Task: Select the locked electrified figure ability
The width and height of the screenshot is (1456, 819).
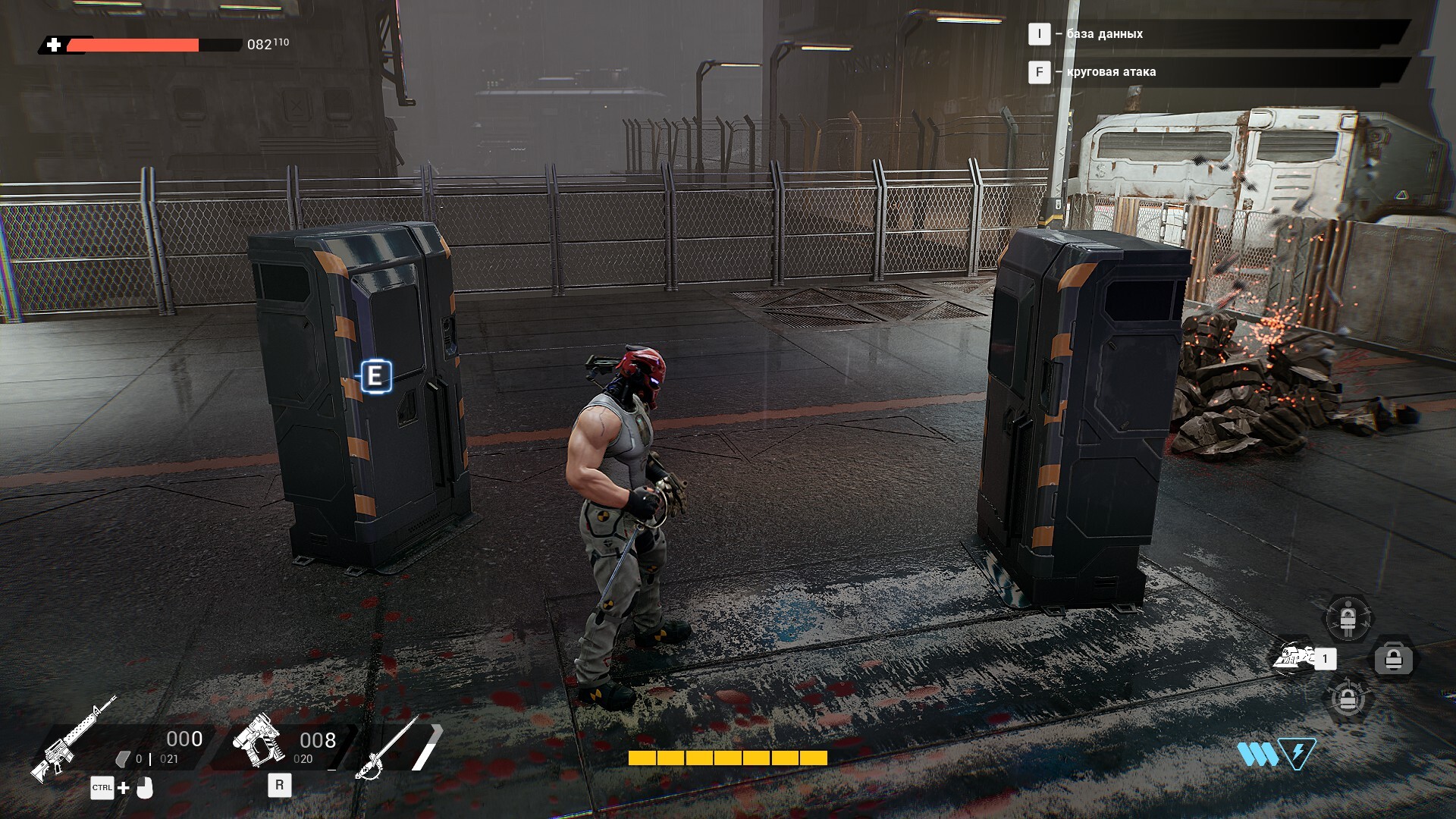Action: tap(1348, 619)
